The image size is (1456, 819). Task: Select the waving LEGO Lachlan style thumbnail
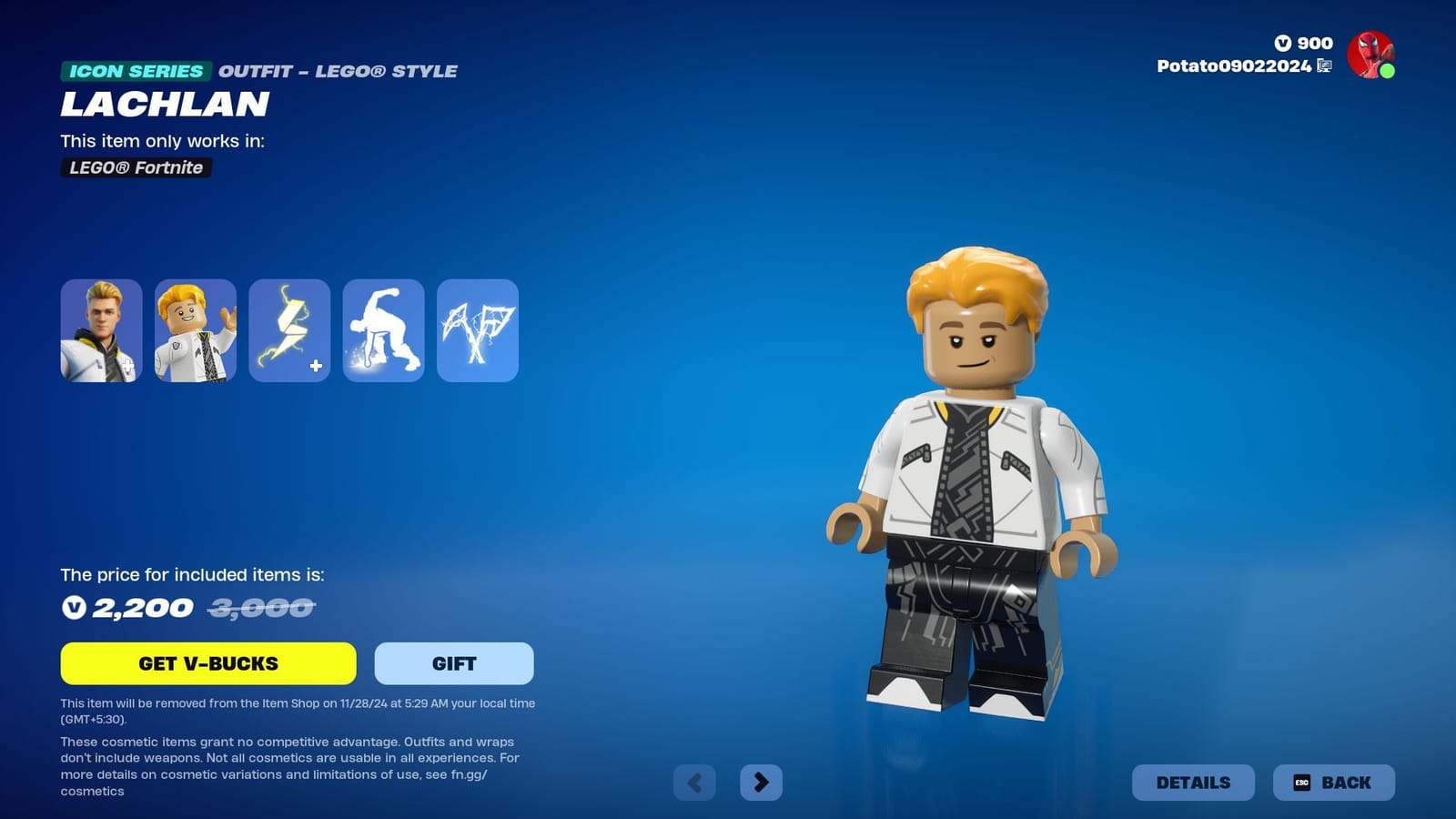[x=195, y=330]
